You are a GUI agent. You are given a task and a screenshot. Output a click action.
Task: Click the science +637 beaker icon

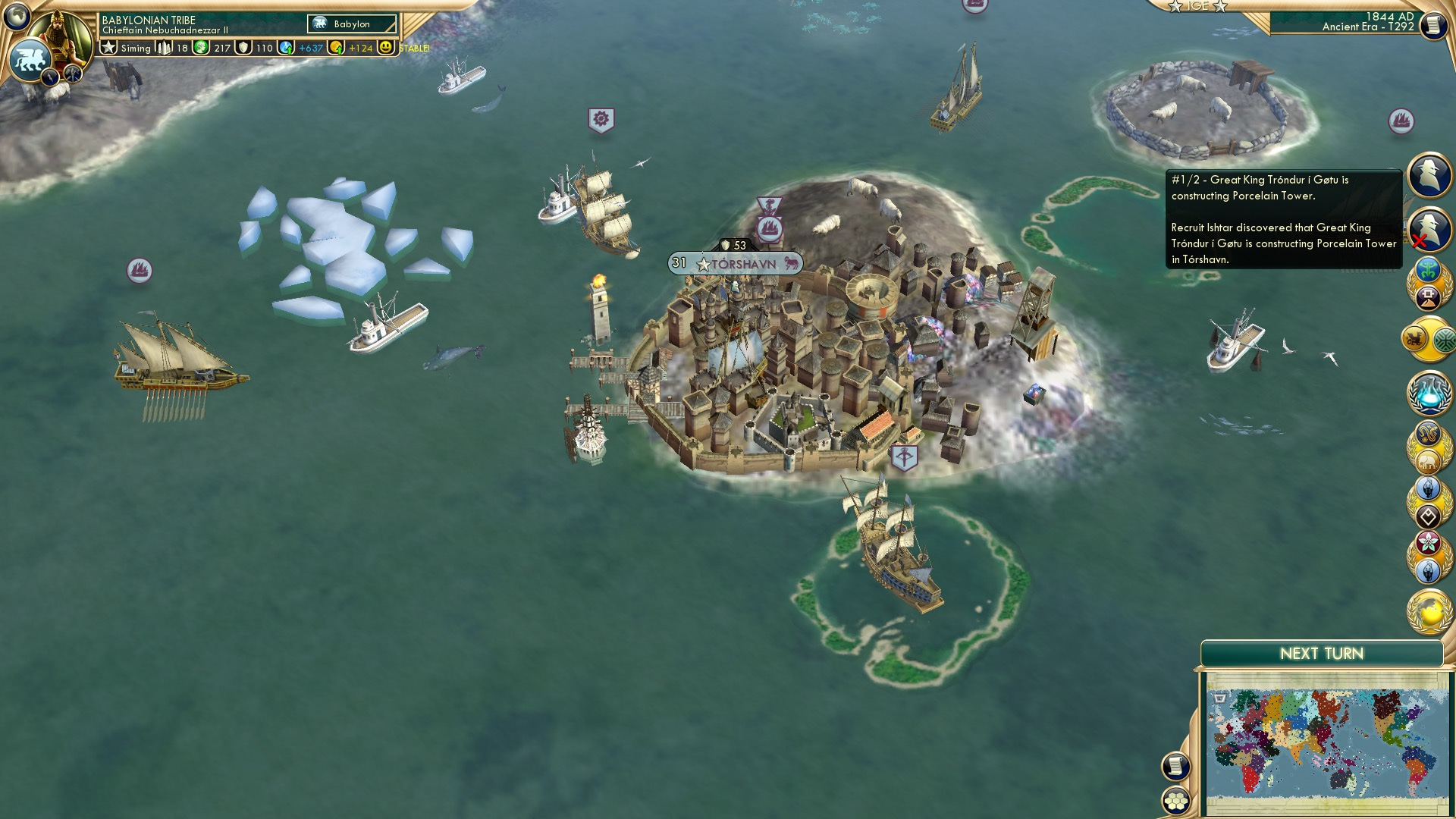tap(286, 47)
